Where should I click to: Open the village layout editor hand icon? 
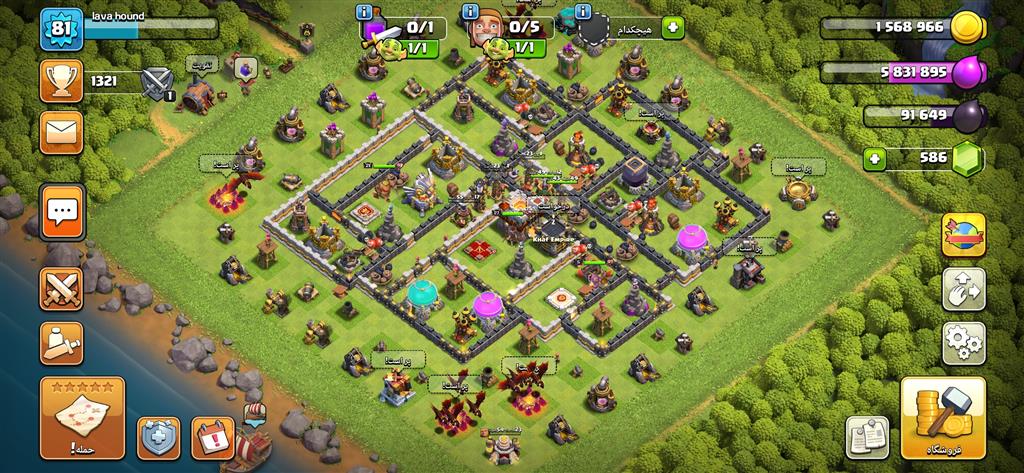964,289
